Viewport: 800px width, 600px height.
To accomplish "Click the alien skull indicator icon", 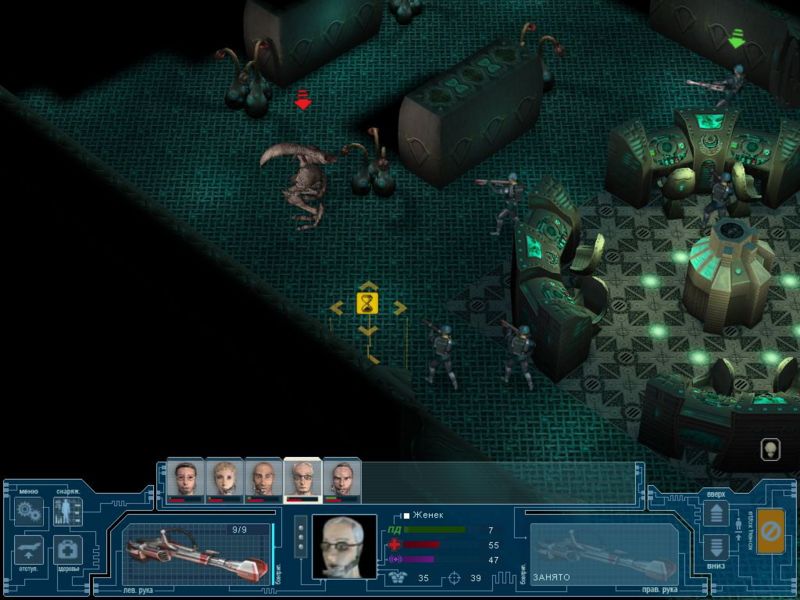I will click(769, 449).
